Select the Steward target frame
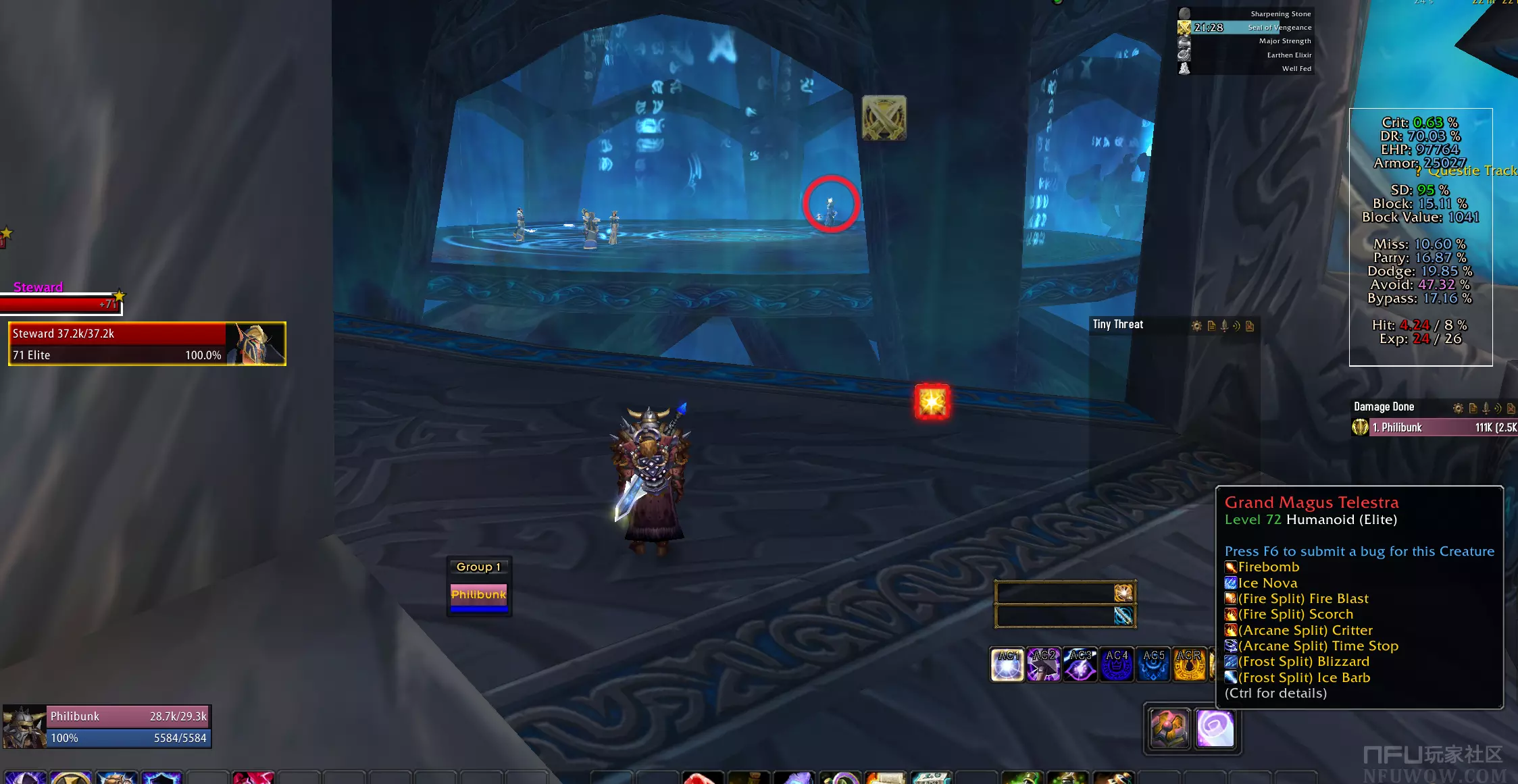Image resolution: width=1518 pixels, height=784 pixels. pyautogui.click(x=147, y=344)
